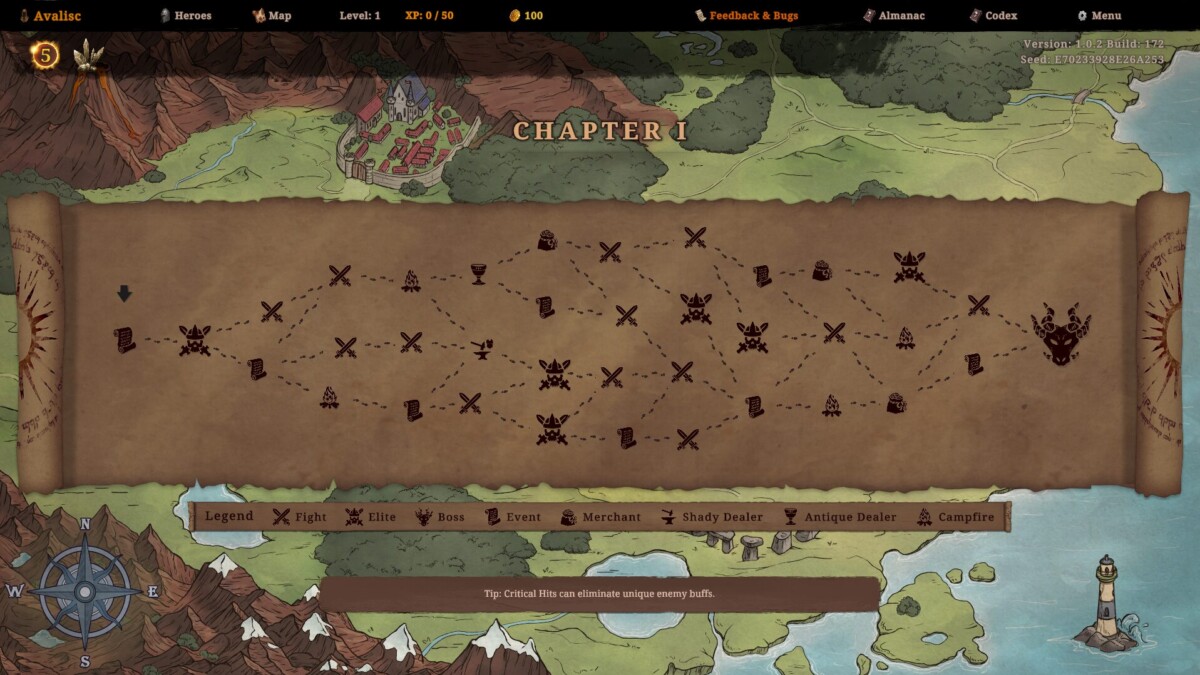This screenshot has width=1200, height=675.
Task: Choose the shady dealer anvil node
Action: tap(481, 348)
